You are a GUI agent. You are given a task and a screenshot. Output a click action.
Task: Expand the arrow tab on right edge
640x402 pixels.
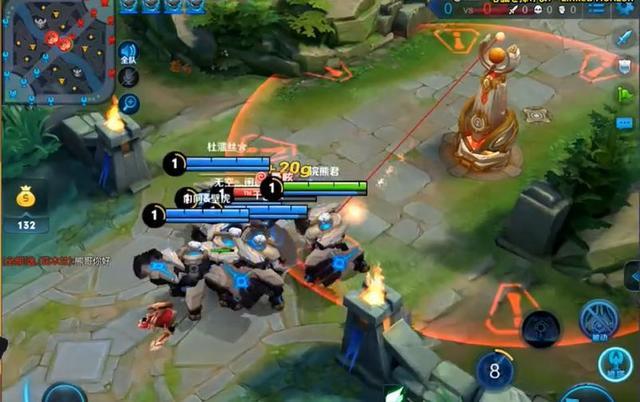tap(632, 275)
